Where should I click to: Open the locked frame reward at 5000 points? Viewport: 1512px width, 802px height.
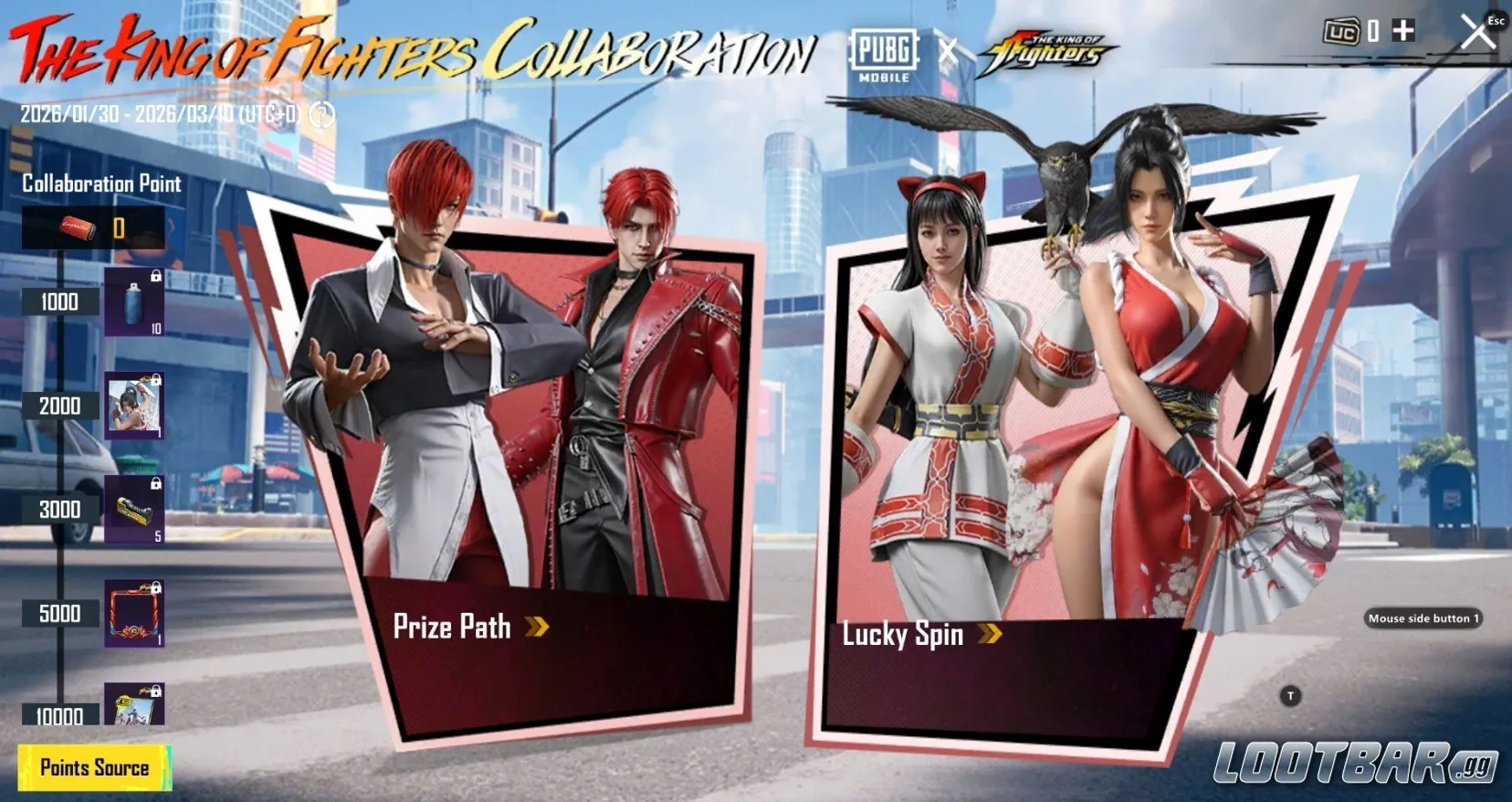pyautogui.click(x=135, y=612)
